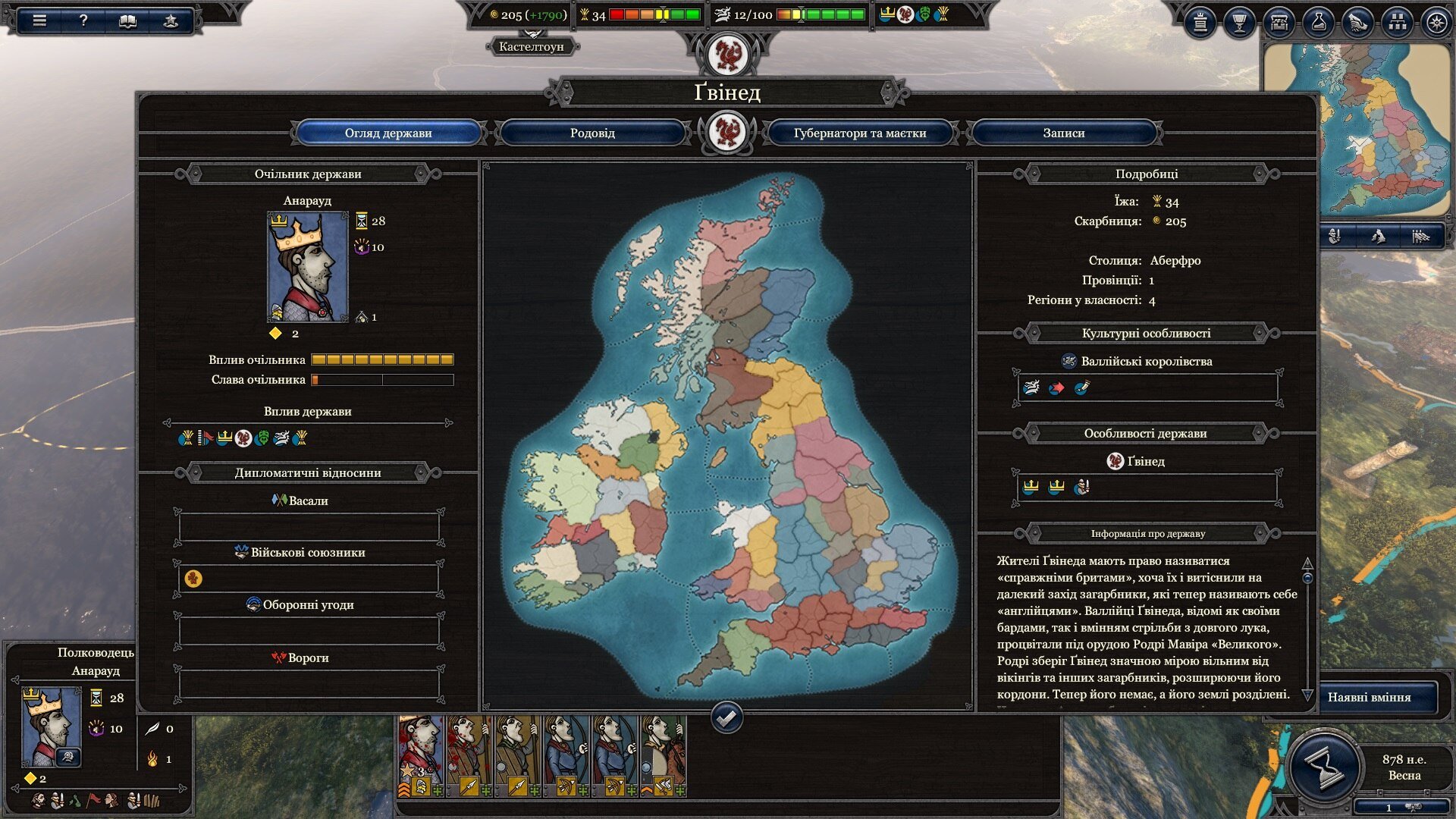Select the Записи tab
The image size is (1456, 819).
(x=1063, y=133)
